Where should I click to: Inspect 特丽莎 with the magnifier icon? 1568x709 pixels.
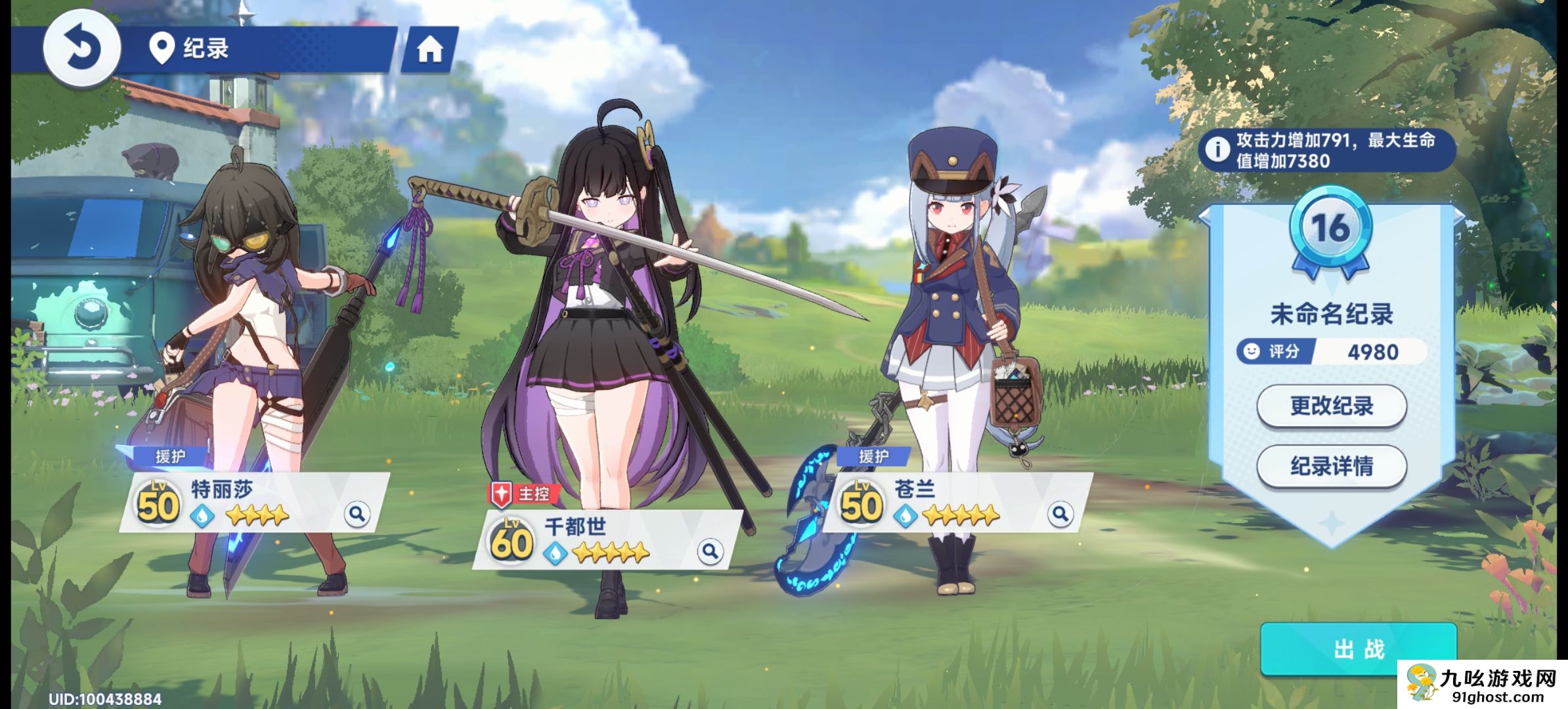[x=357, y=513]
